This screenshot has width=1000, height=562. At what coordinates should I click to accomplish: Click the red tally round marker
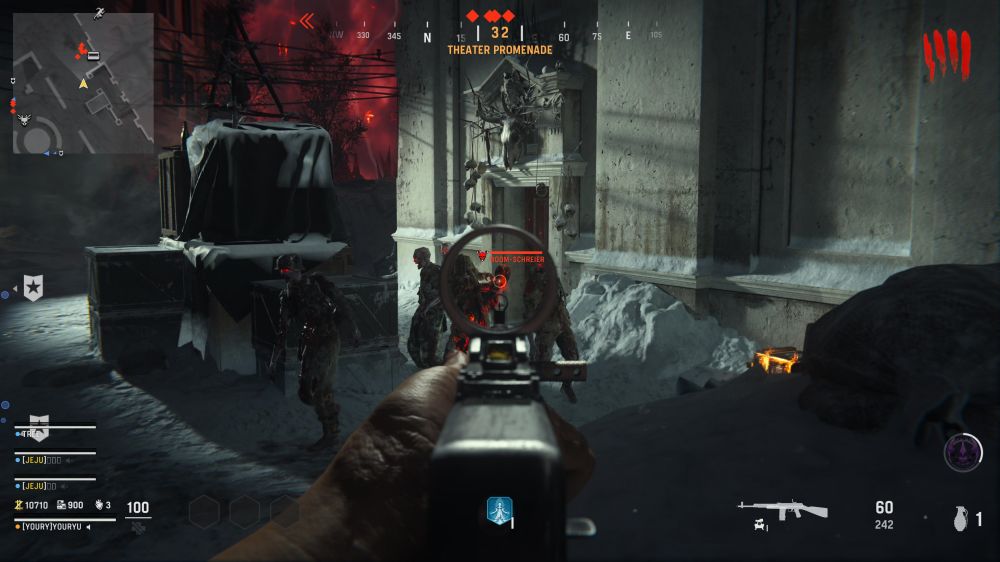coord(946,55)
